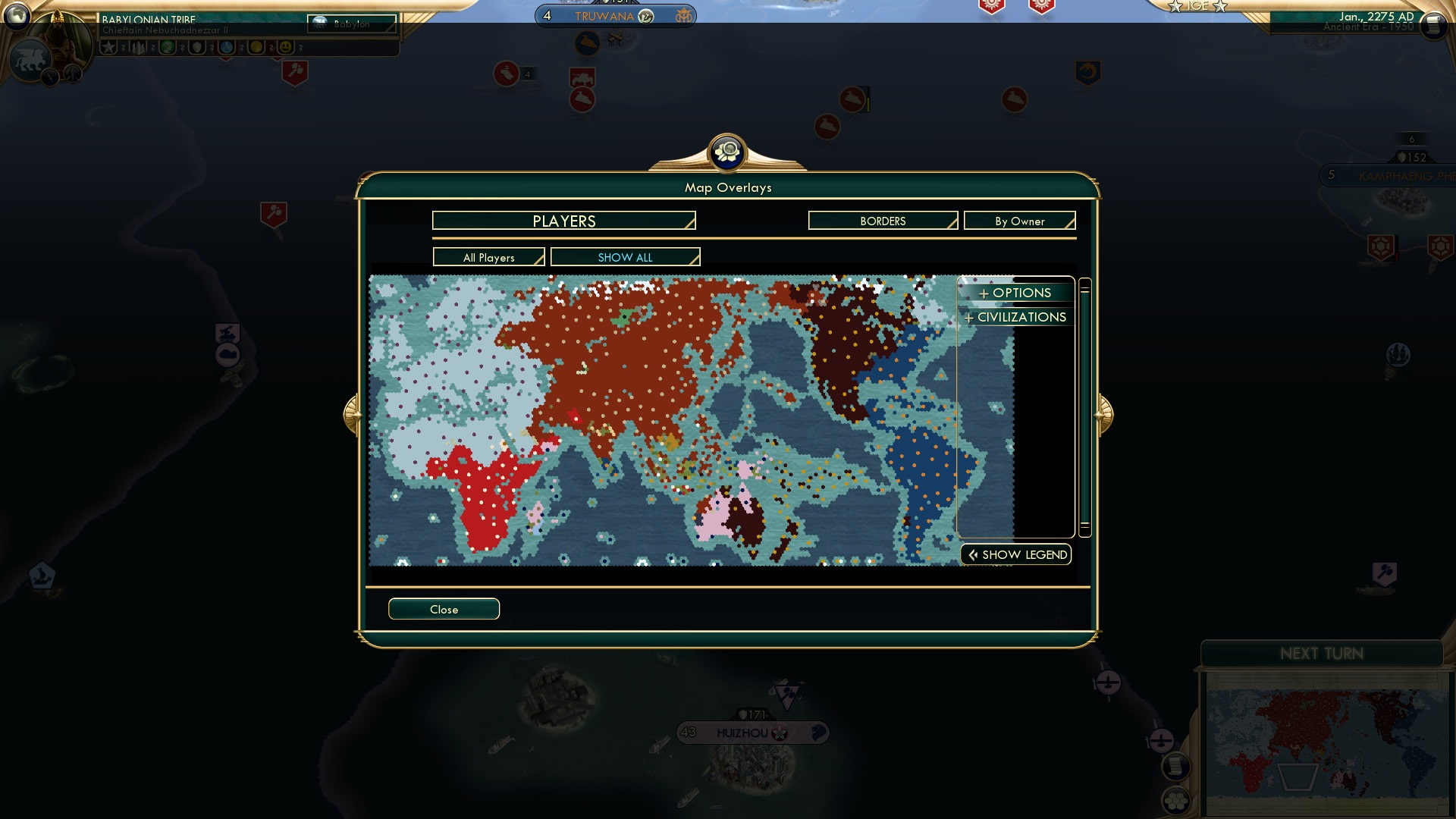The image size is (1456, 819).
Task: Close the Map Overlays dialog
Action: pos(444,609)
